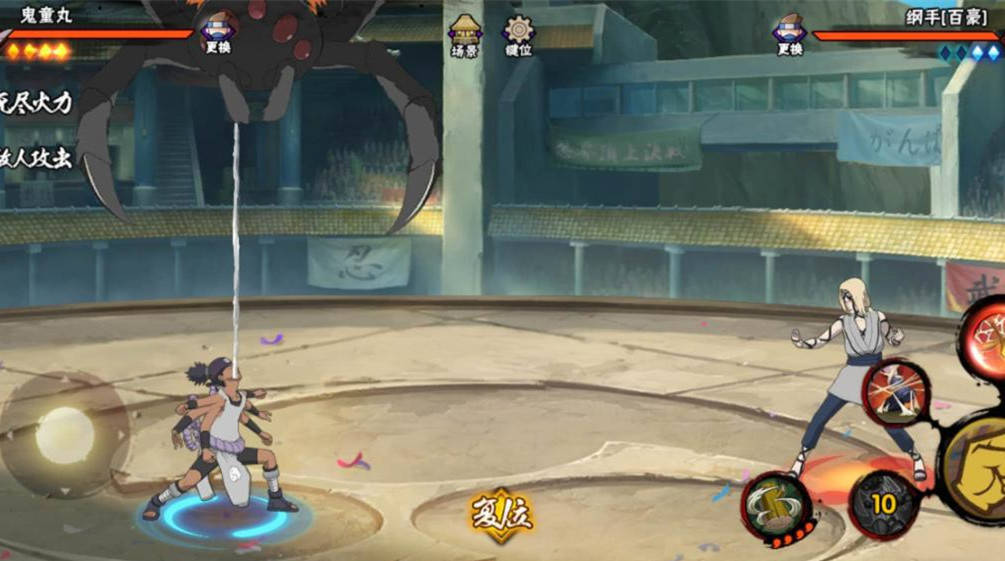Swap the right fighter via 更换 button
Screen dimensions: 1005x561
point(789,32)
